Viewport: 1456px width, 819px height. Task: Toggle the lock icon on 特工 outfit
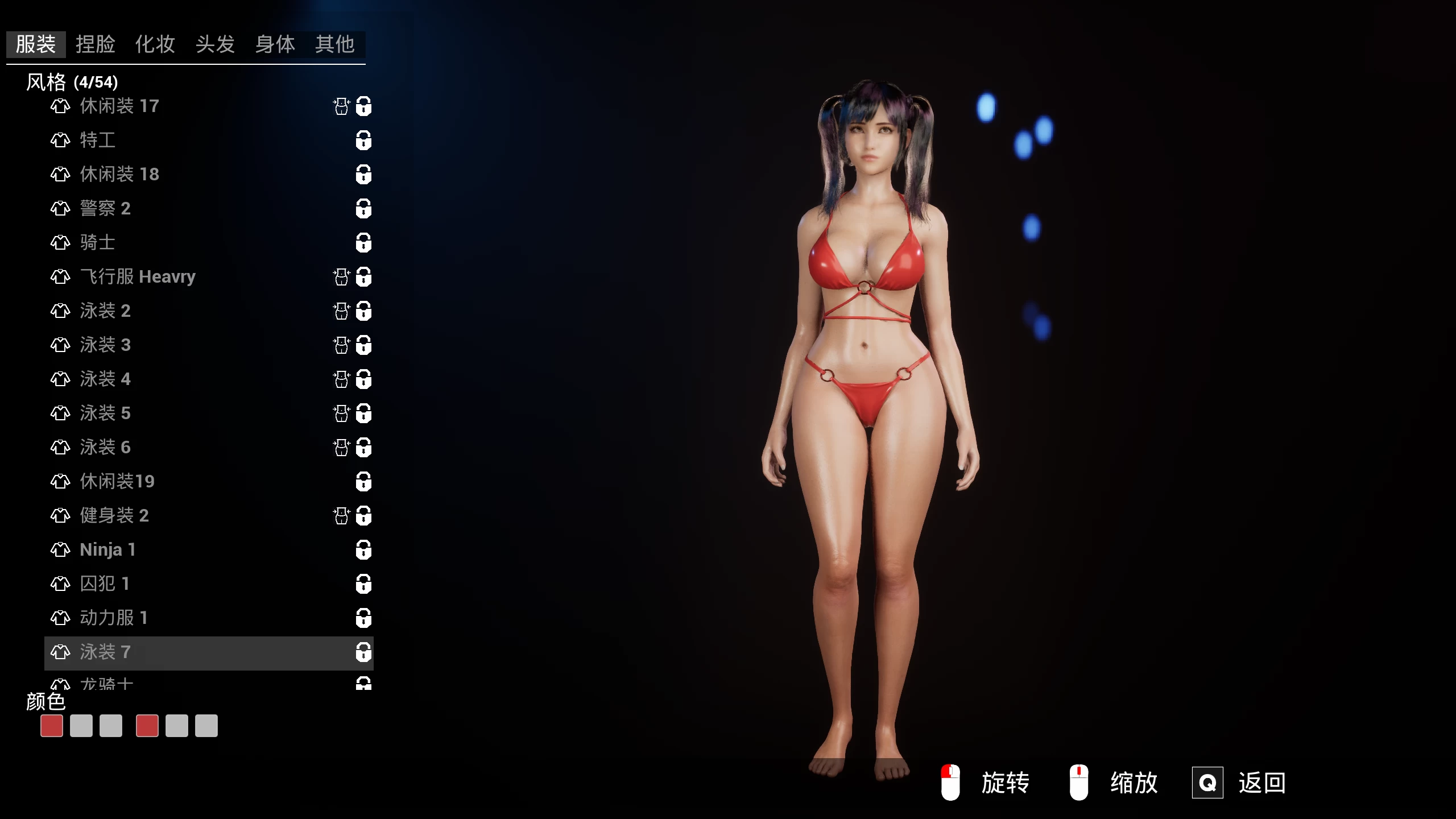[x=363, y=140]
